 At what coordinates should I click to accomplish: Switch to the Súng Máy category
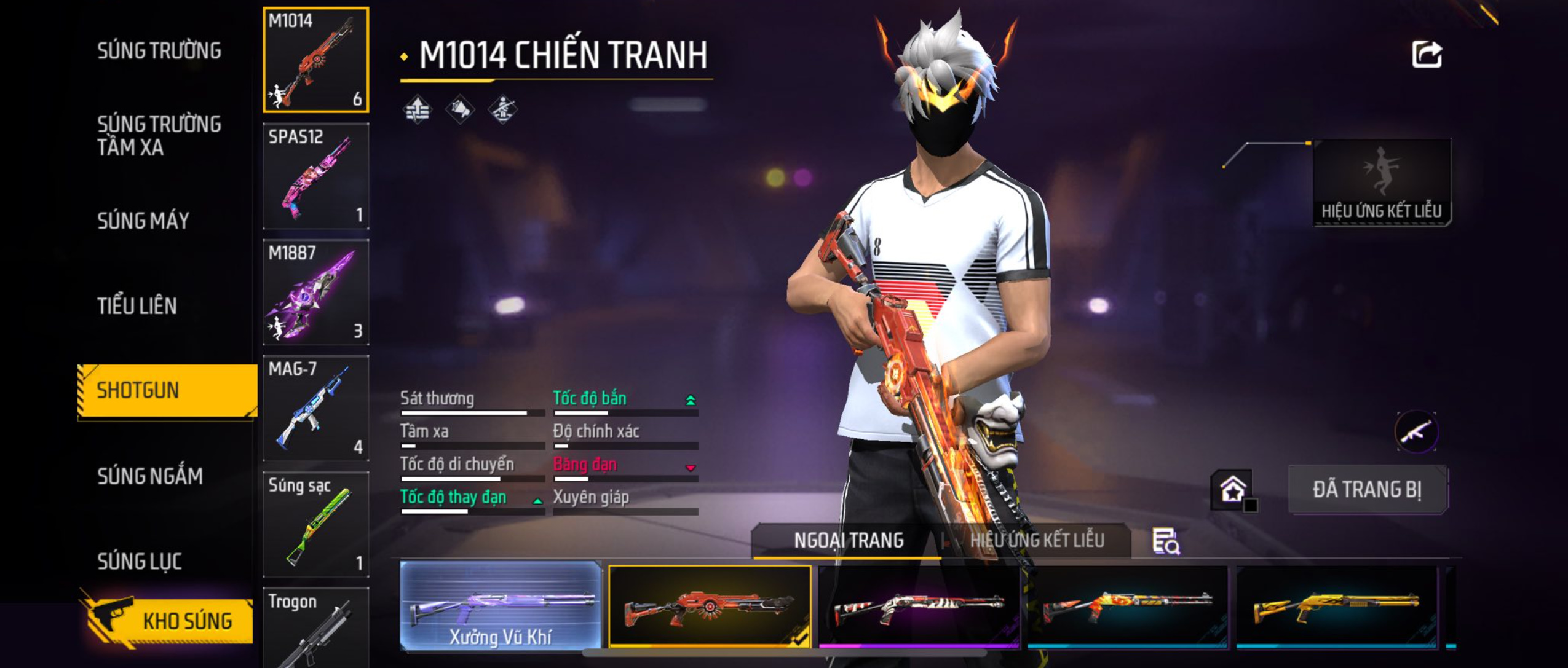(x=143, y=221)
